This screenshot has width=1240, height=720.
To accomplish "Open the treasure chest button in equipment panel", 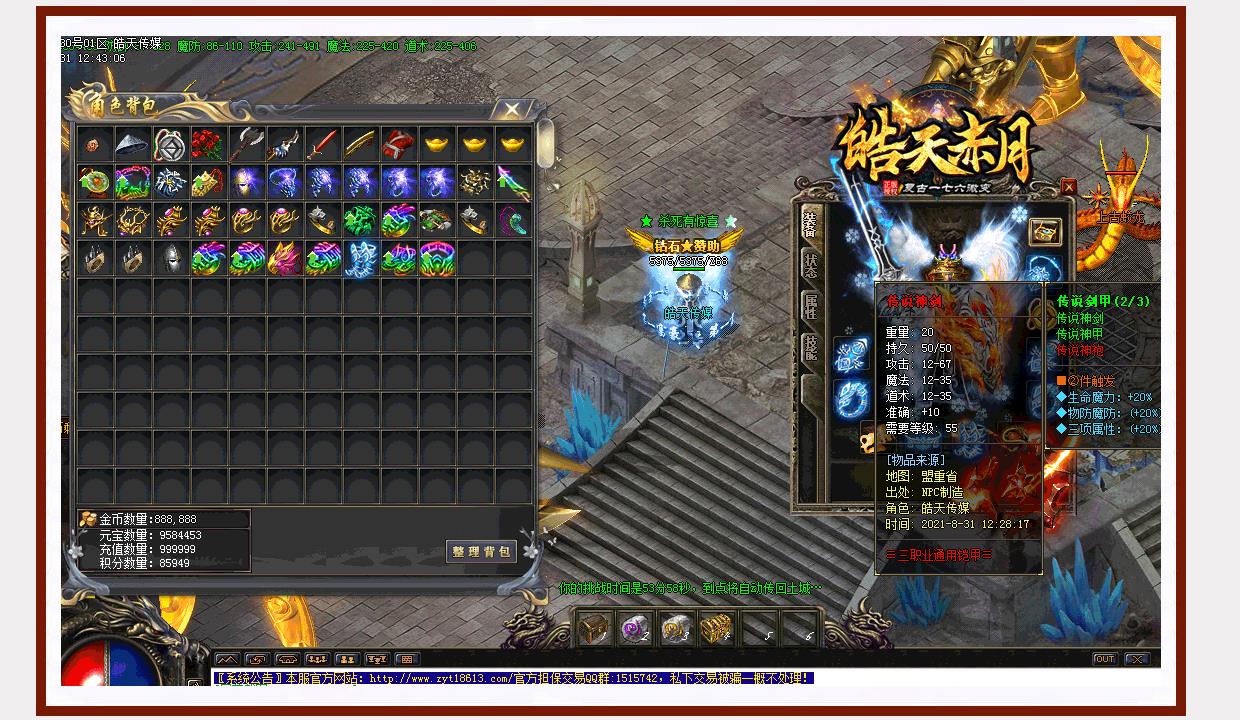I will point(1045,231).
